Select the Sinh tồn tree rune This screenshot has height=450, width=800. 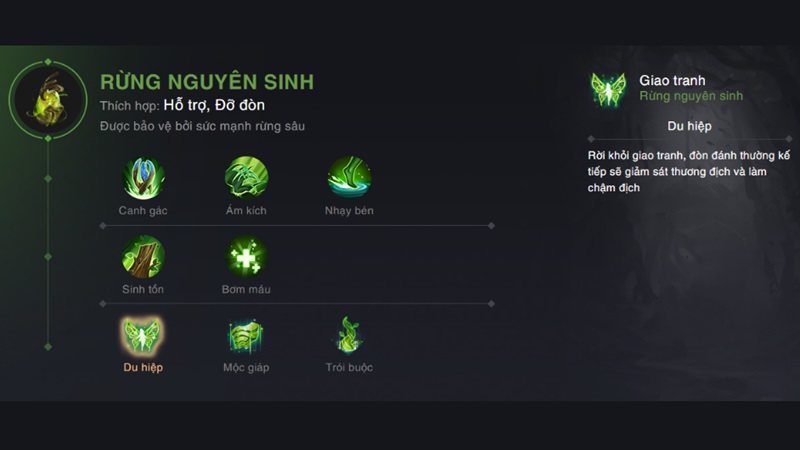pyautogui.click(x=143, y=257)
